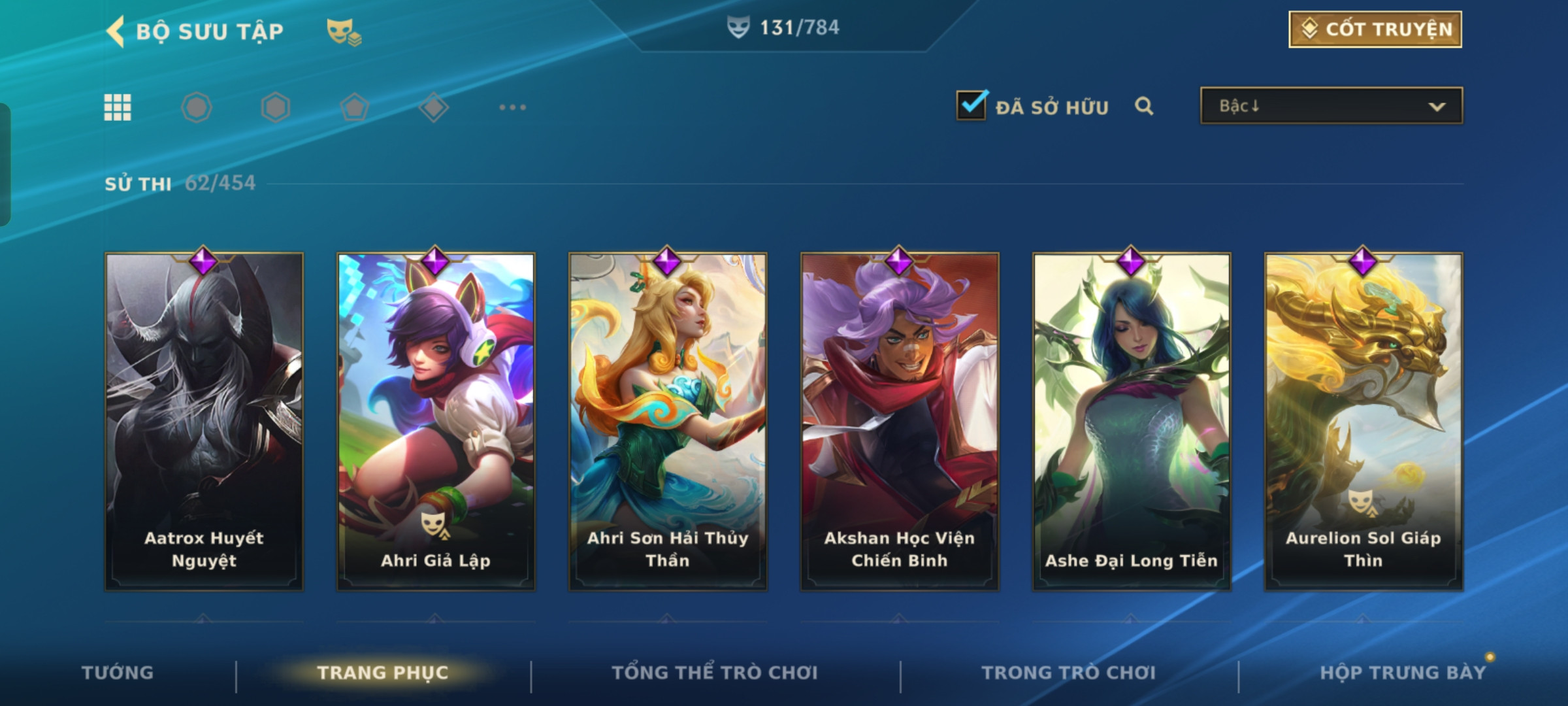Open the Ashe Đại Long Tiễn card
Viewport: 1568px width, 706px height.
click(x=1132, y=422)
